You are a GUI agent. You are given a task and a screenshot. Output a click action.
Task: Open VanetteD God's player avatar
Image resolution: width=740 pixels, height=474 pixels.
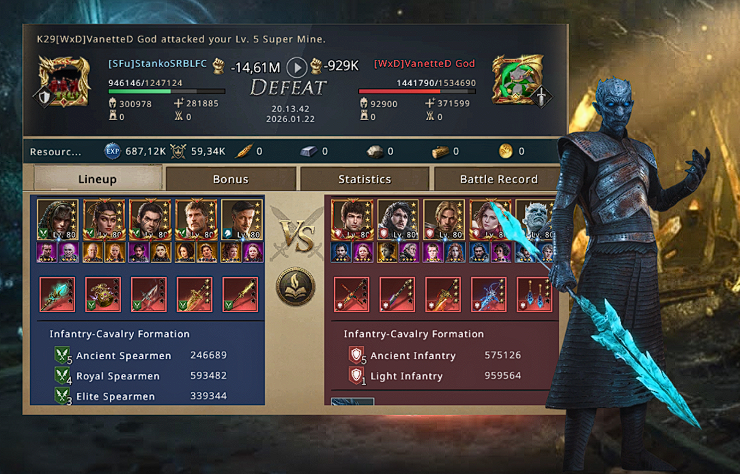[x=518, y=79]
